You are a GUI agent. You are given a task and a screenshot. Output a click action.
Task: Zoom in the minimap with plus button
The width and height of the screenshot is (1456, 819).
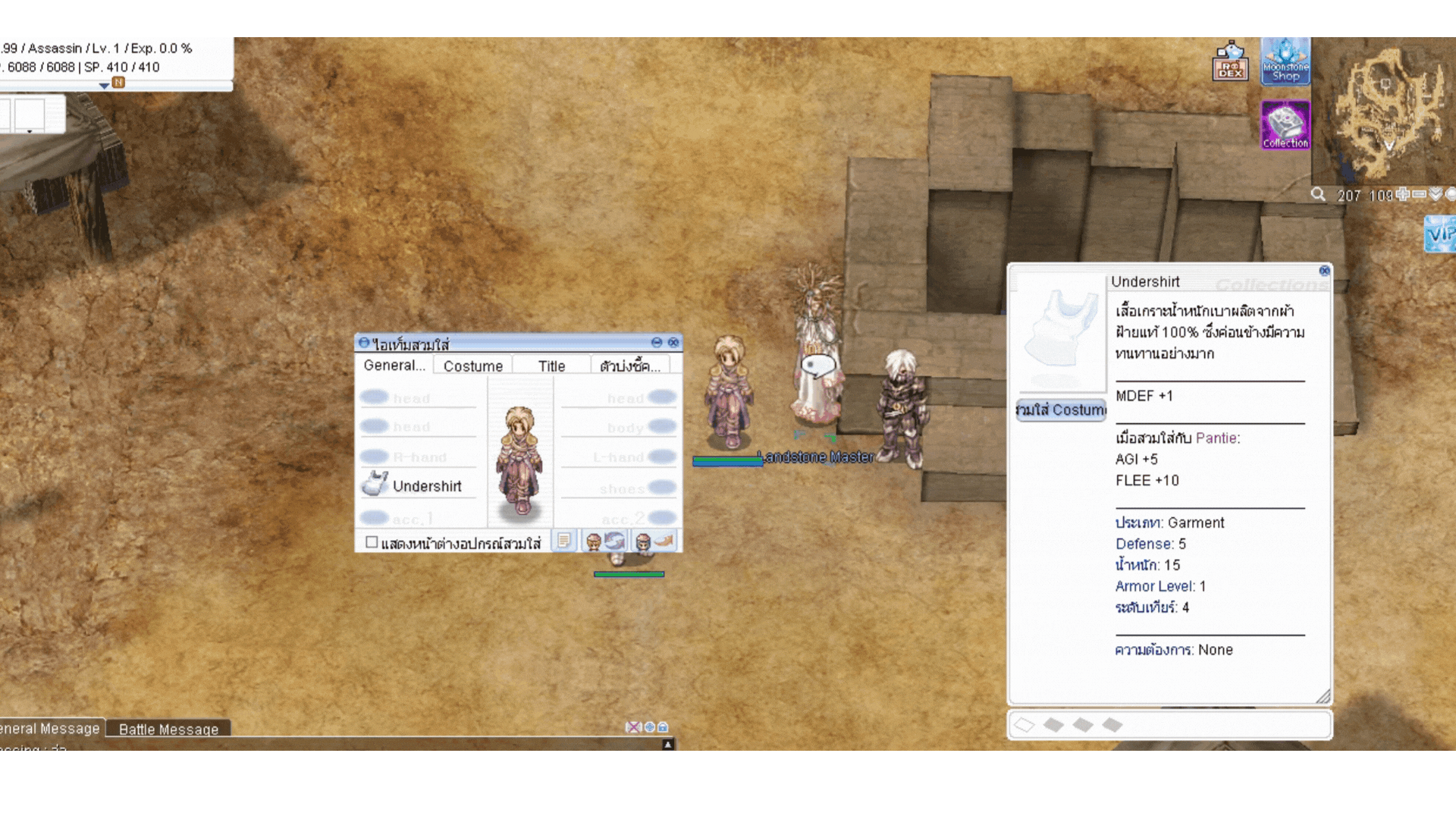pos(1403,195)
